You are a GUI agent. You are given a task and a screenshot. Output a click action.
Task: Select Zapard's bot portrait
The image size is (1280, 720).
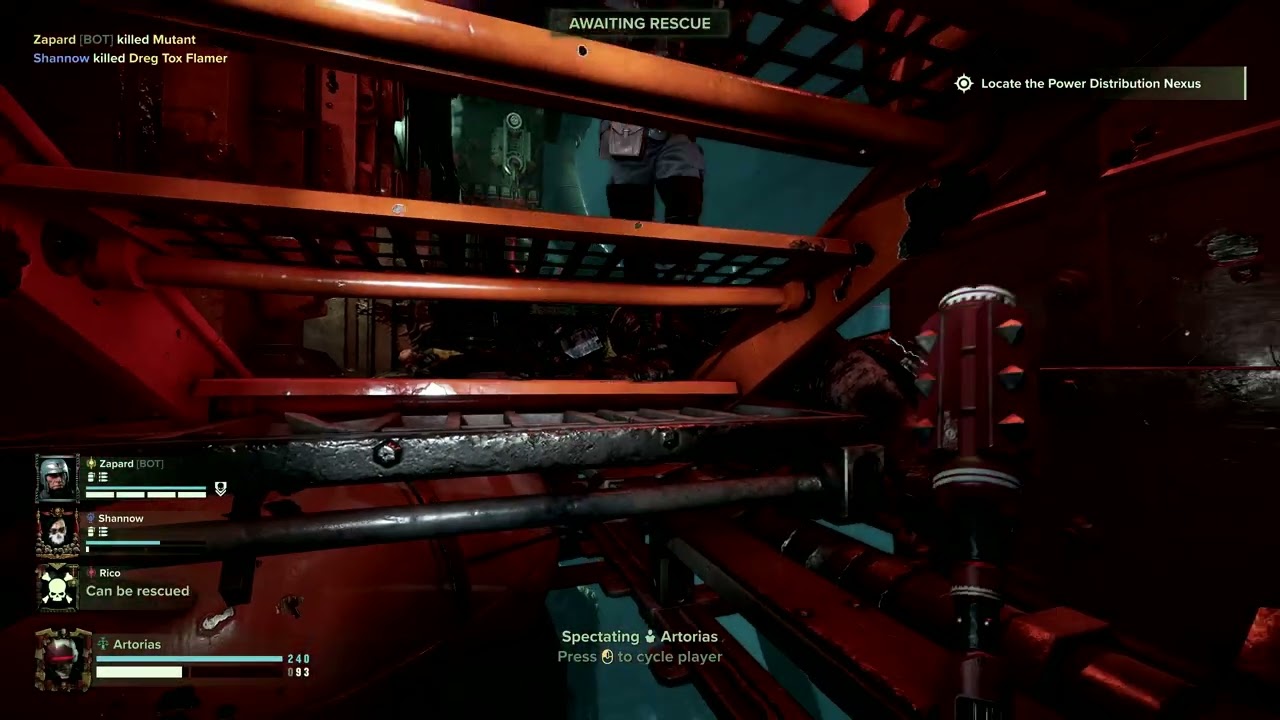(x=57, y=478)
